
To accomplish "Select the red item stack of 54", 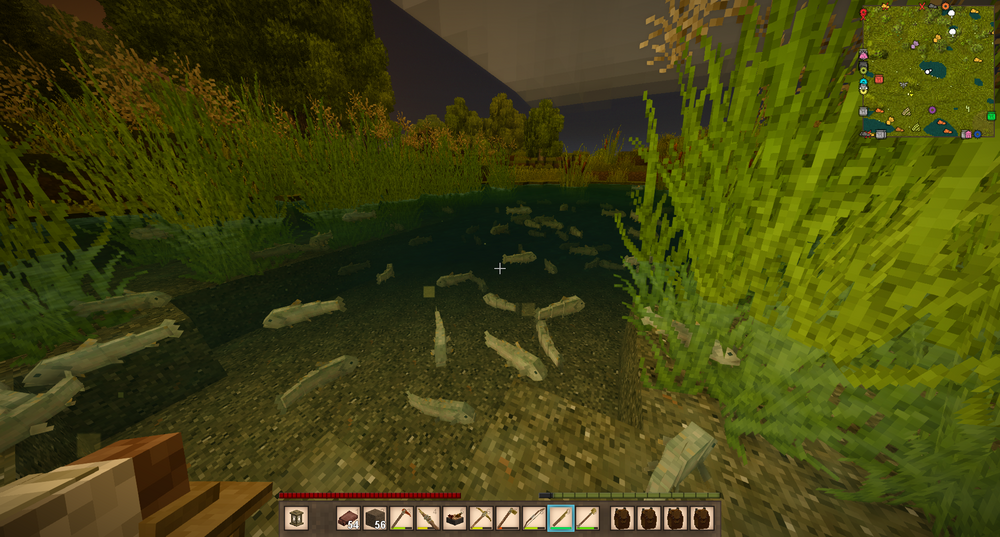I will point(348,517).
